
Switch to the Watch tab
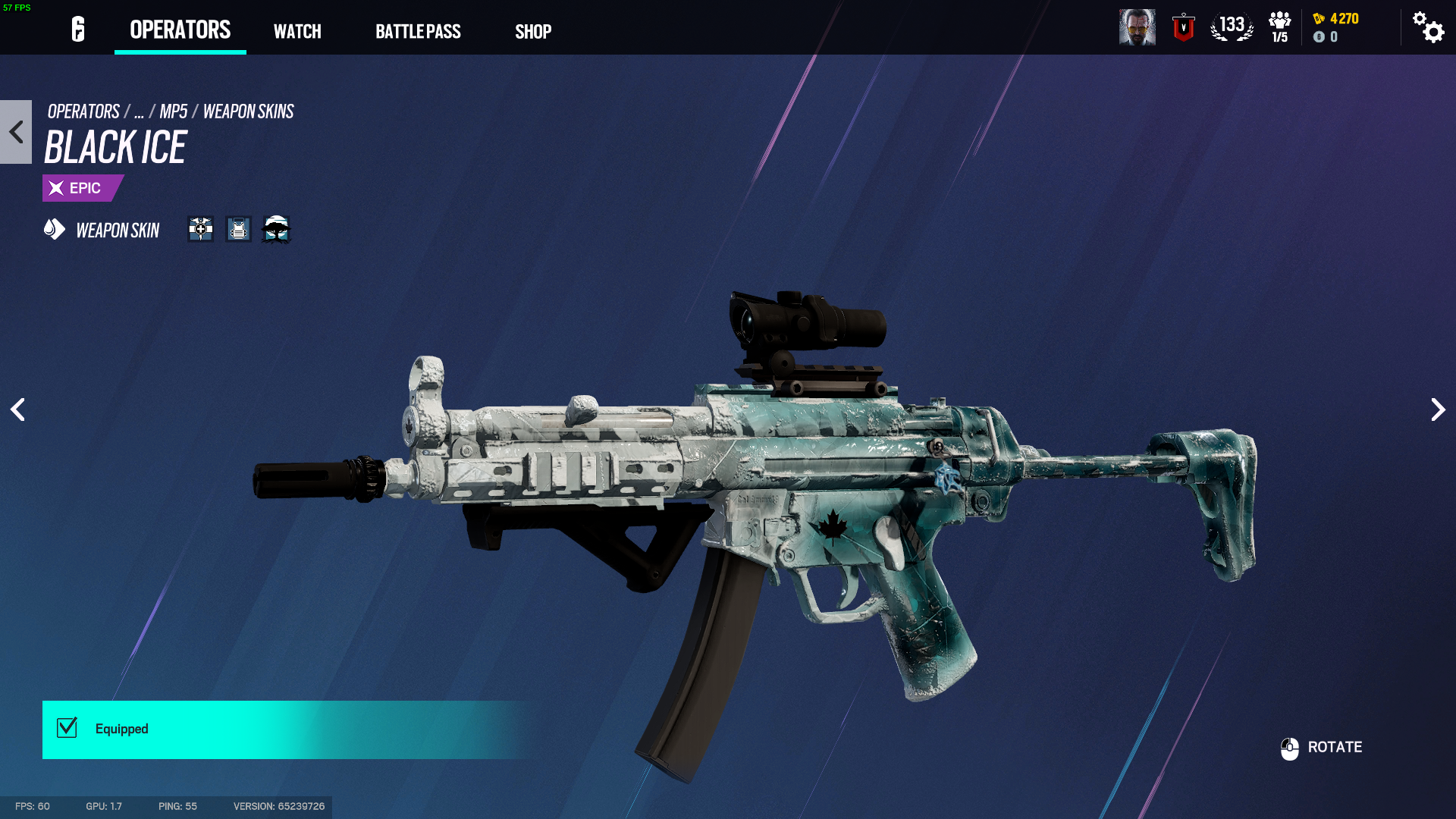click(x=297, y=32)
